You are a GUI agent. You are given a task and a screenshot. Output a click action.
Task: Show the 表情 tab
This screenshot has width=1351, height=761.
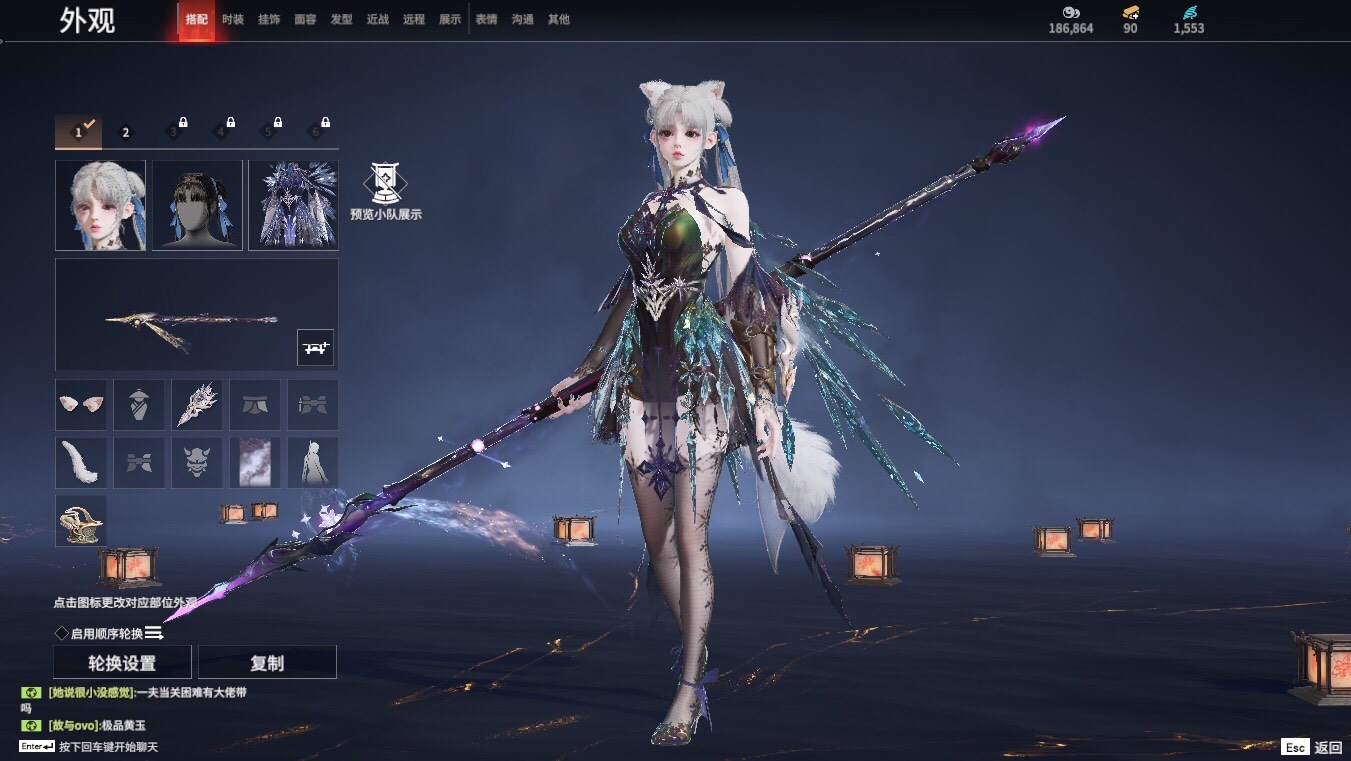pos(486,19)
